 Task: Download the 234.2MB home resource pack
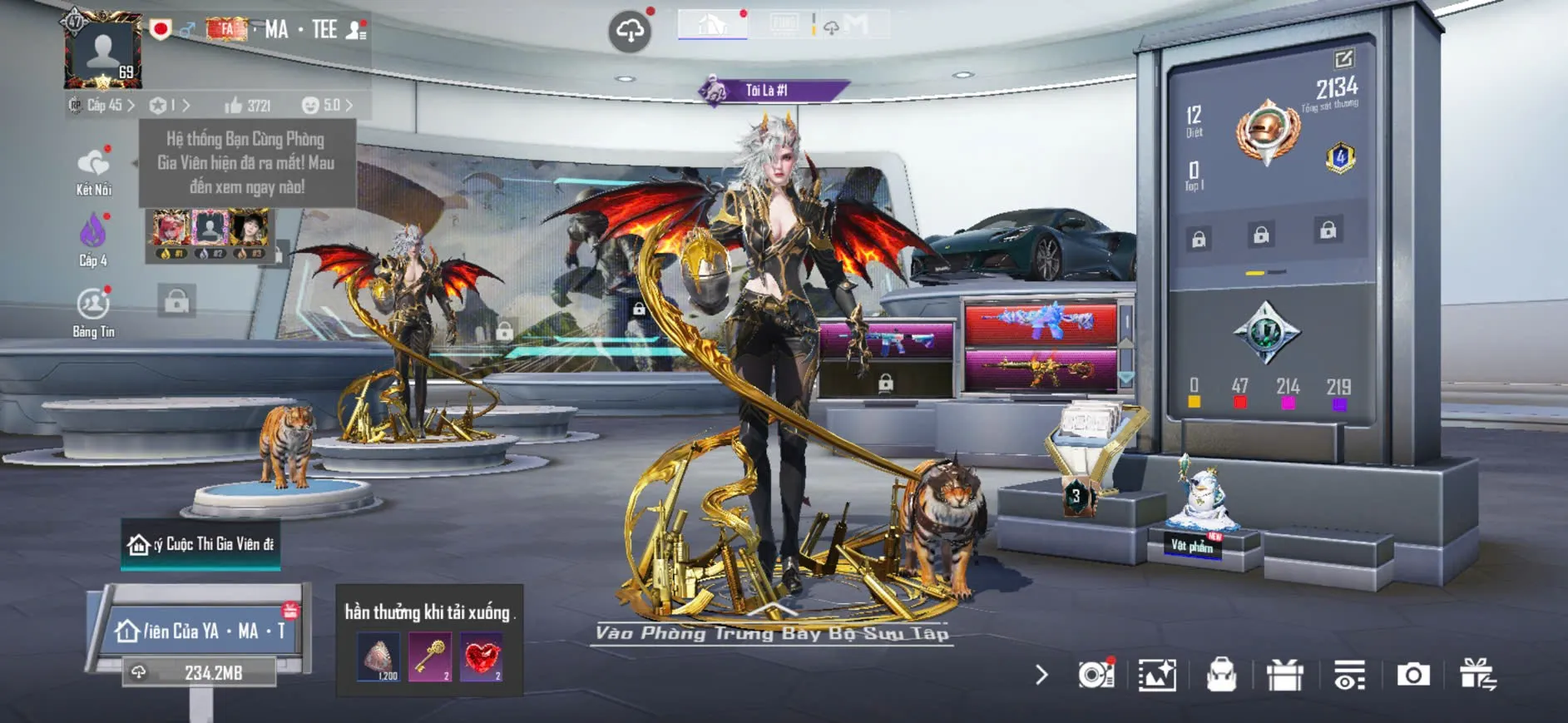point(200,672)
